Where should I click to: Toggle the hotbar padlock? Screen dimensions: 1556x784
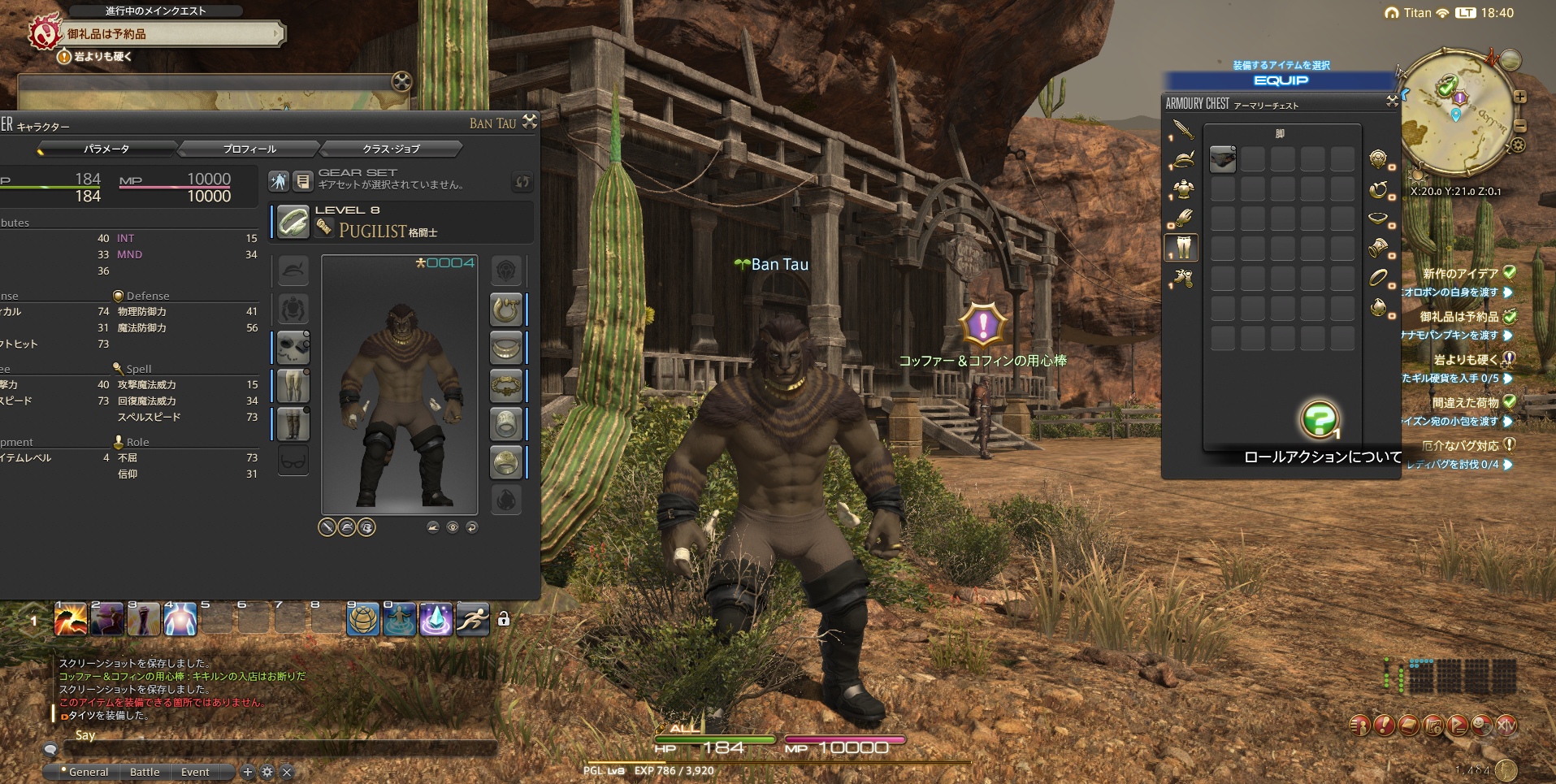tap(504, 619)
